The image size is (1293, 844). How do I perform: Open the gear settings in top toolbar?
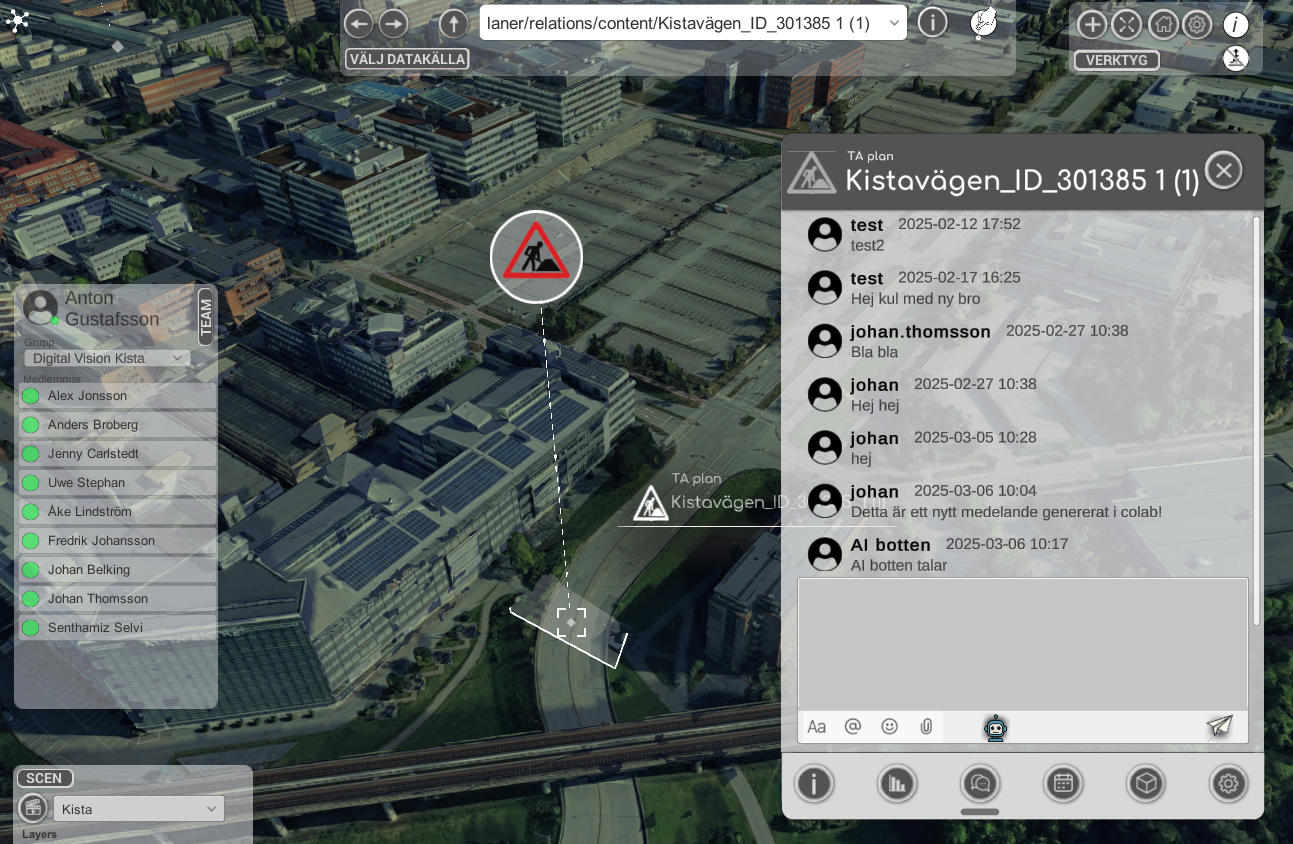pos(1197,25)
